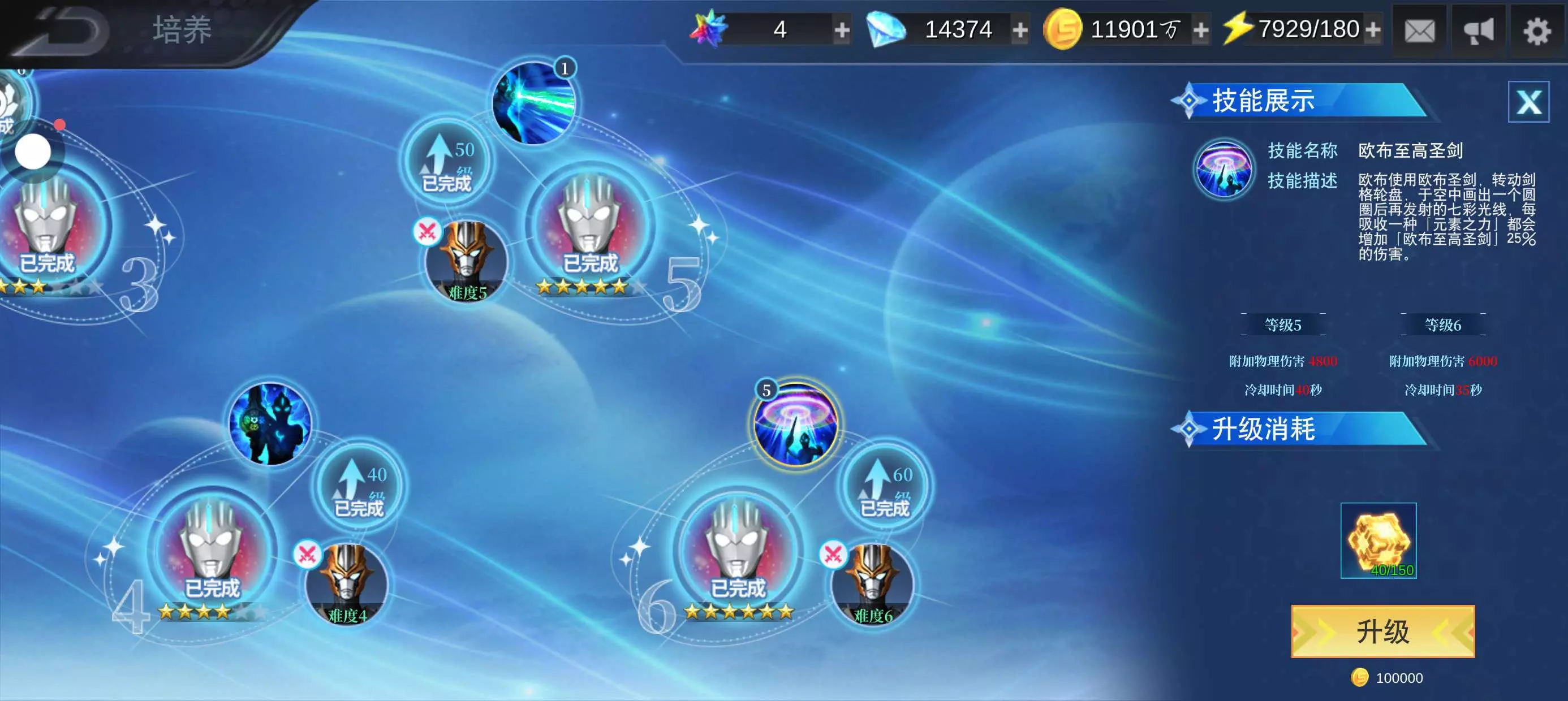Open the gear settings icon
The width and height of the screenshot is (1568, 701).
coord(1536,31)
